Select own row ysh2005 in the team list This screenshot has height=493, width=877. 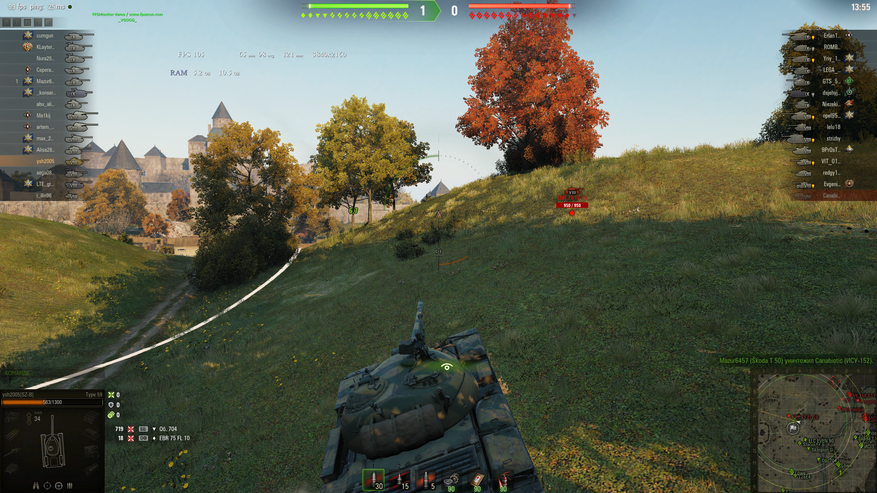tap(45, 161)
